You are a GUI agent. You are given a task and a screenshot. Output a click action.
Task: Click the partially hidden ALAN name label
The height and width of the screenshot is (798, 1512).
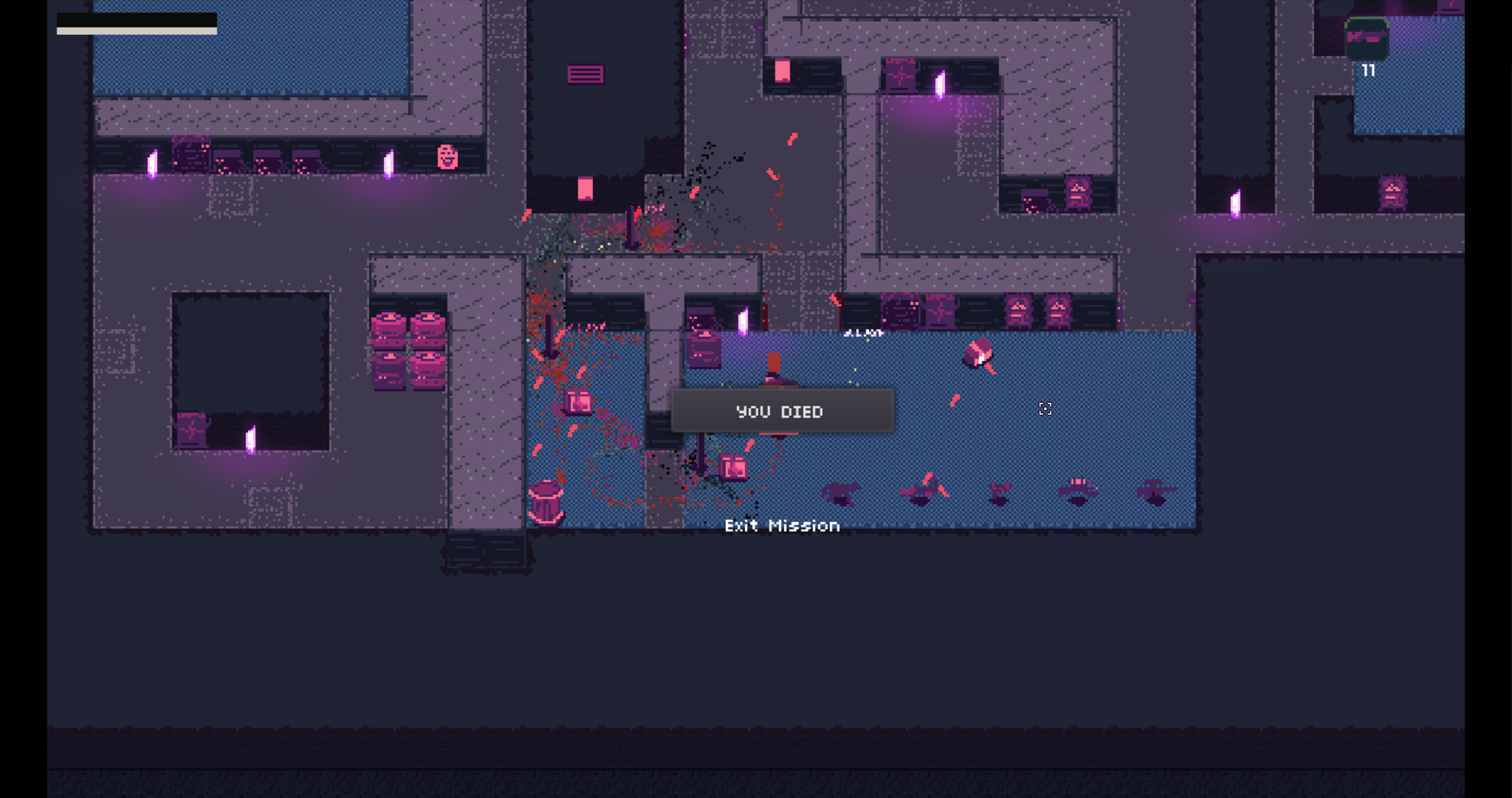(863, 333)
